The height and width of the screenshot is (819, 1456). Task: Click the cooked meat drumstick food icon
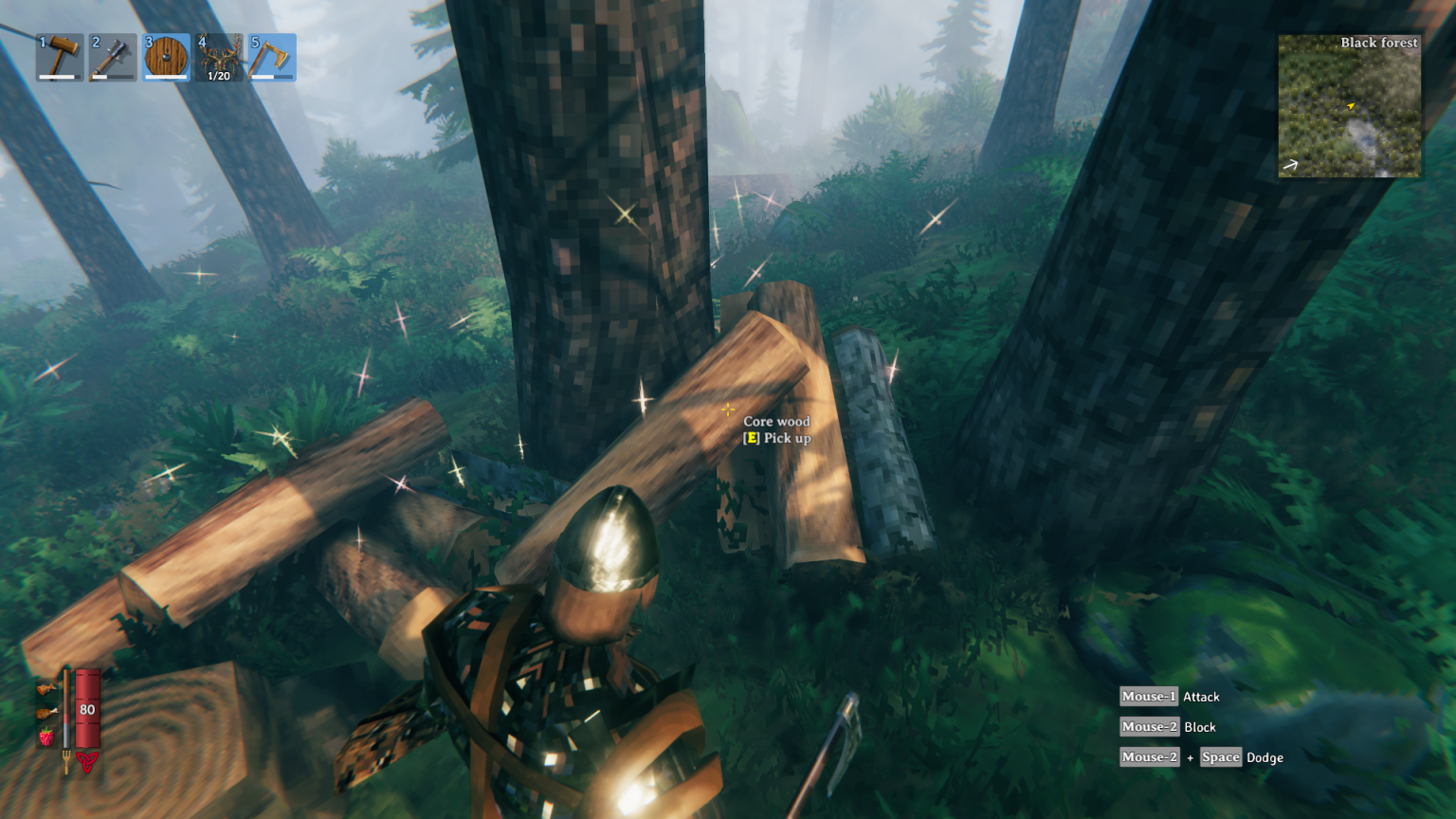tap(45, 713)
